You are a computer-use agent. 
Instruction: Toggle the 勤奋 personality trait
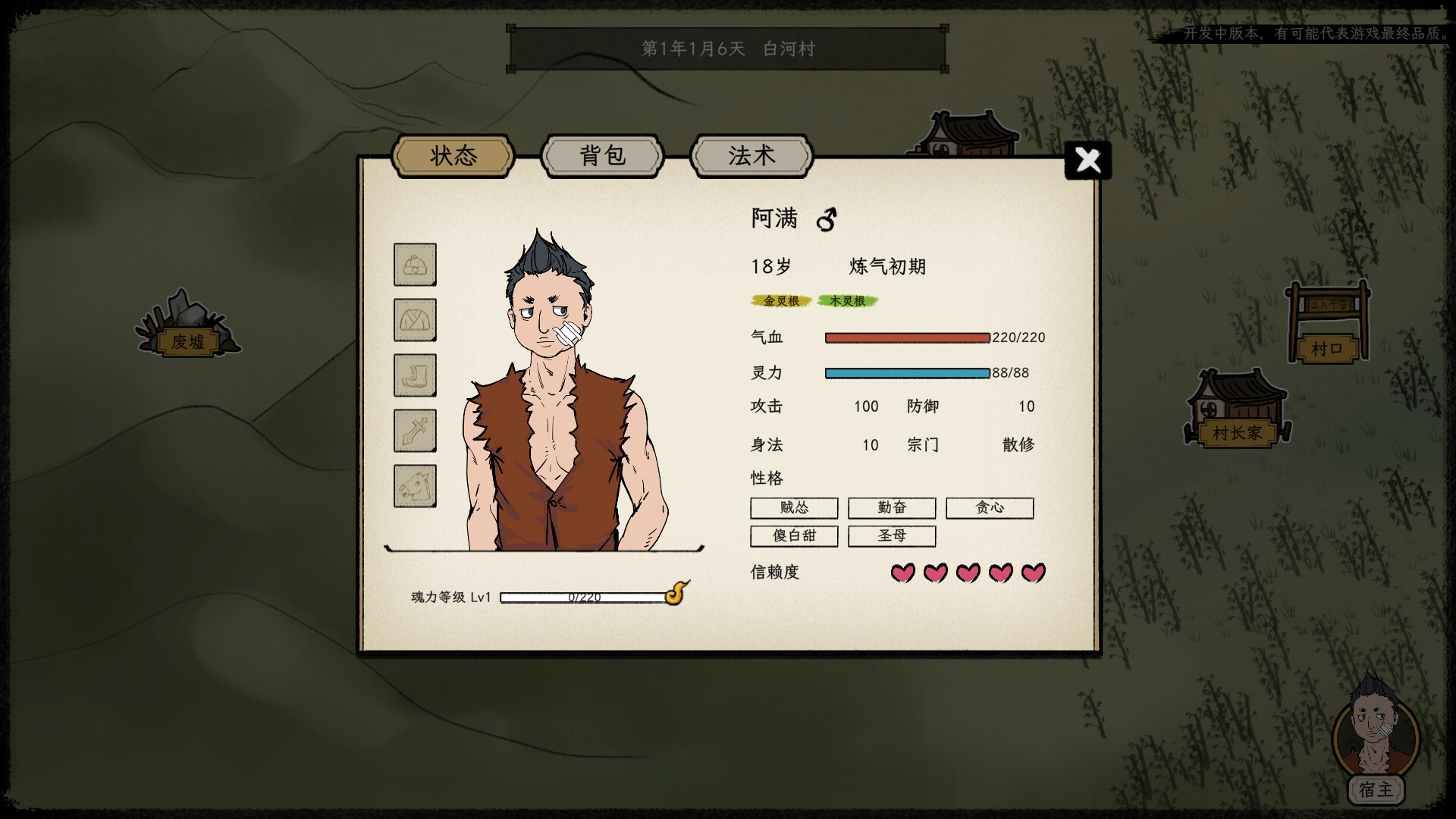click(891, 508)
